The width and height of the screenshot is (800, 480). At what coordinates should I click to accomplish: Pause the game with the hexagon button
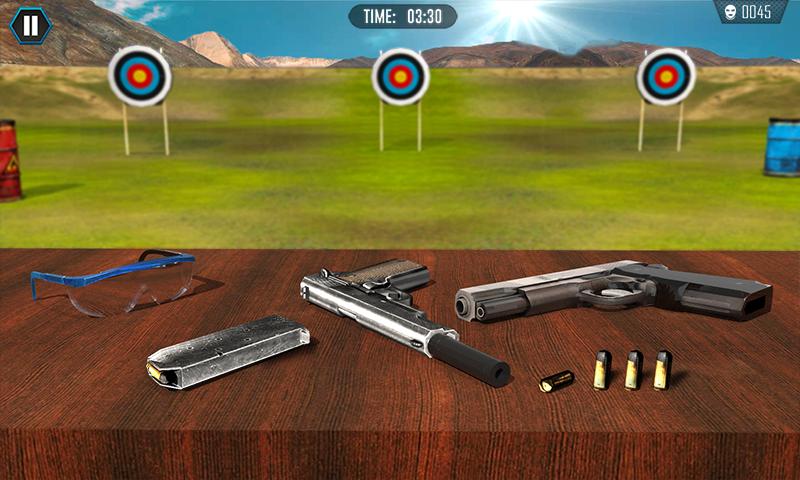point(31,25)
